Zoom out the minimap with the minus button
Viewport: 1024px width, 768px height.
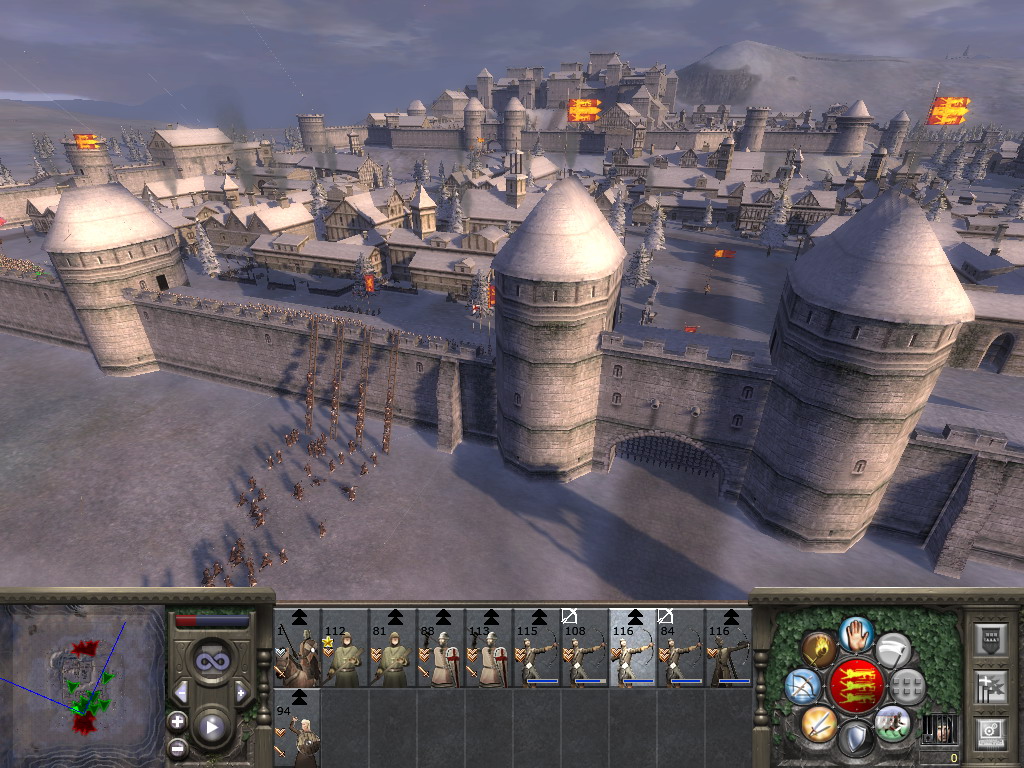click(x=178, y=747)
